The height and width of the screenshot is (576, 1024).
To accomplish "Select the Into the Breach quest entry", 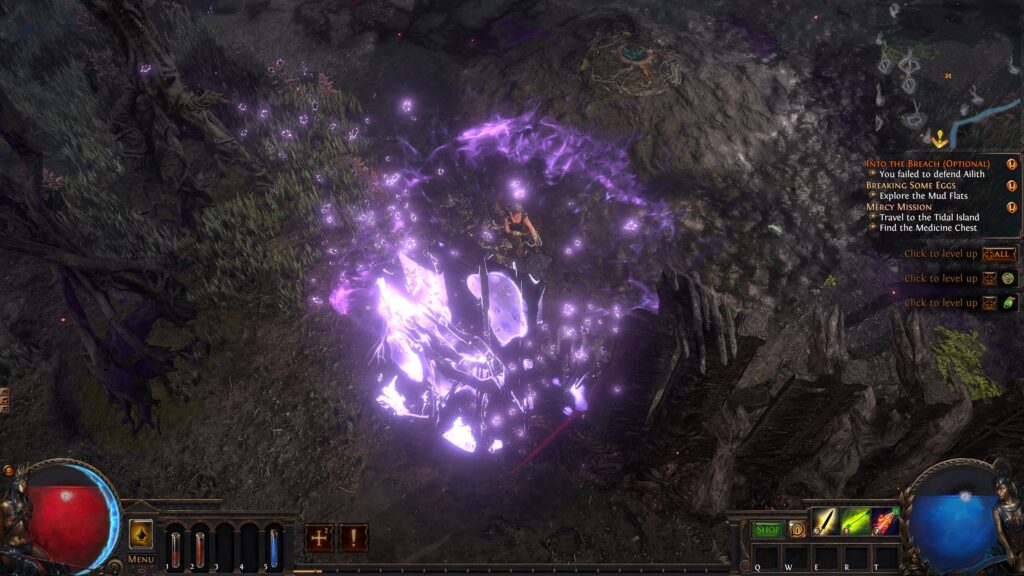I will [928, 163].
